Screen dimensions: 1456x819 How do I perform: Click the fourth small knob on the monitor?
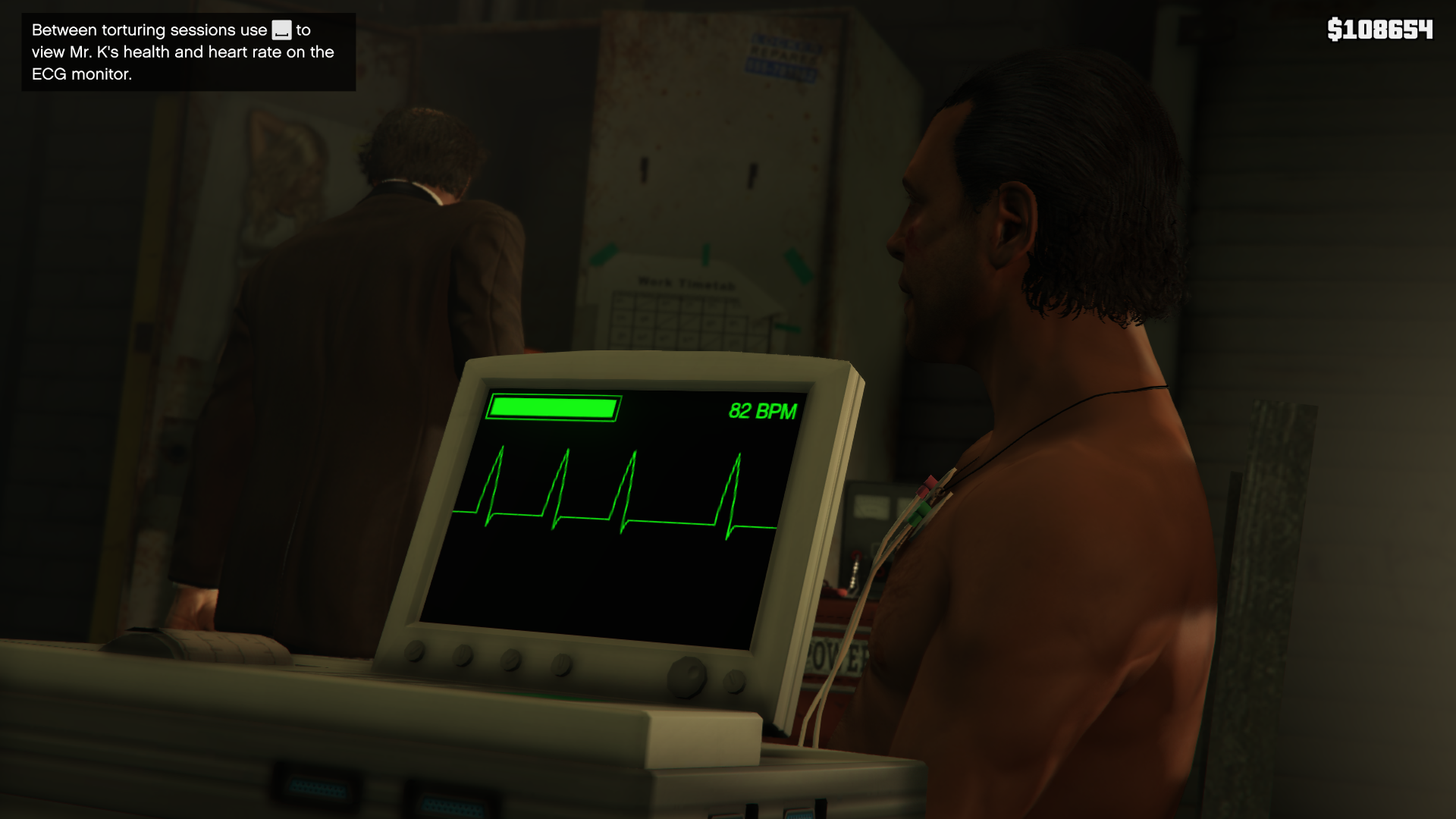tap(561, 664)
